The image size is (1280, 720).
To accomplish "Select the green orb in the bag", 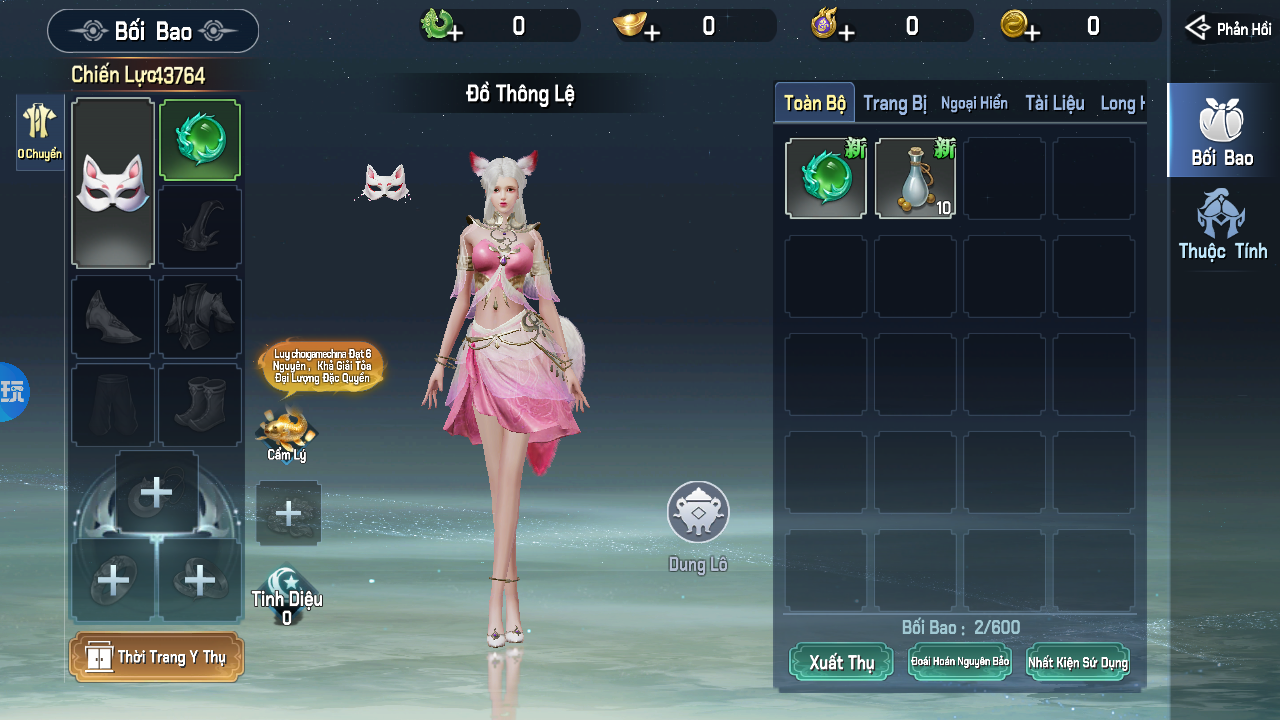I will click(826, 179).
